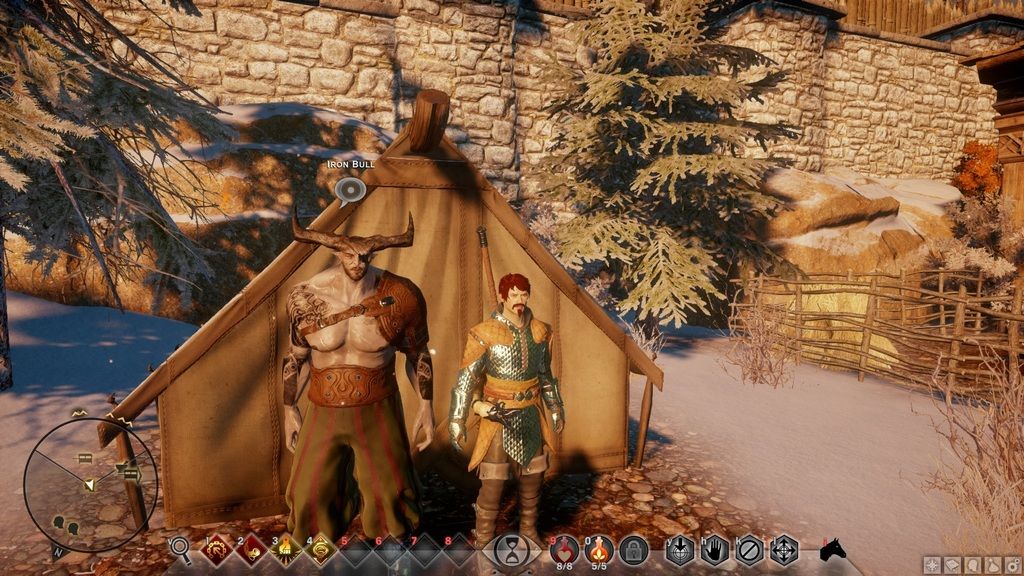Talk to Iron Bull via speech bubble
Image resolution: width=1024 pixels, height=576 pixels.
(x=349, y=189)
